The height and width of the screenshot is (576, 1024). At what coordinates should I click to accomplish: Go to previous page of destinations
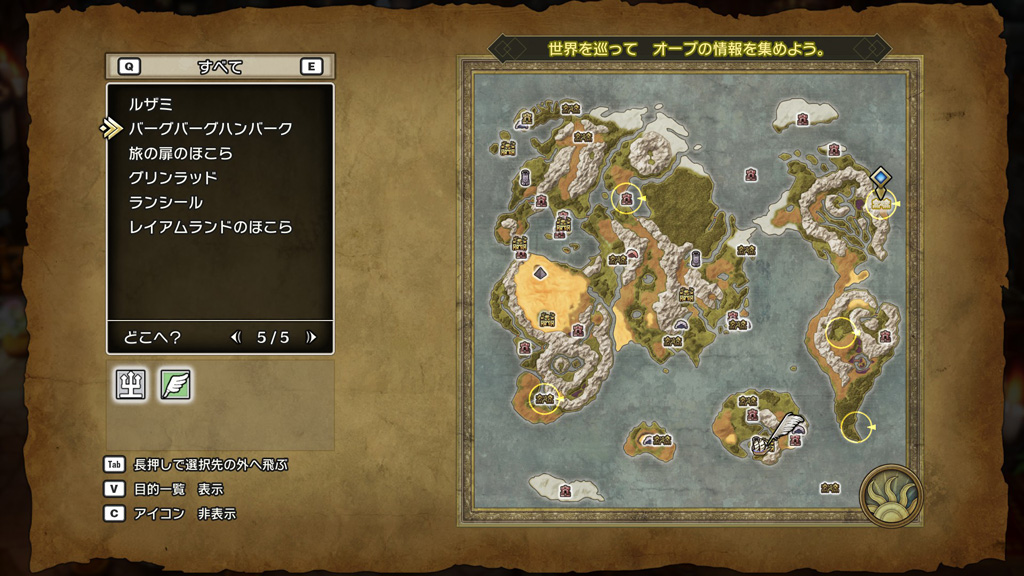tap(236, 337)
